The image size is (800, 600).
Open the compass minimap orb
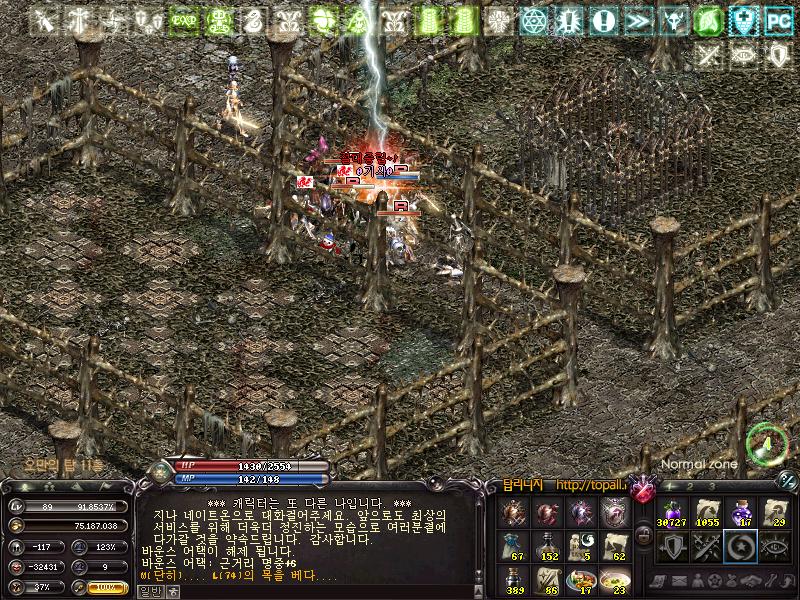[767, 443]
